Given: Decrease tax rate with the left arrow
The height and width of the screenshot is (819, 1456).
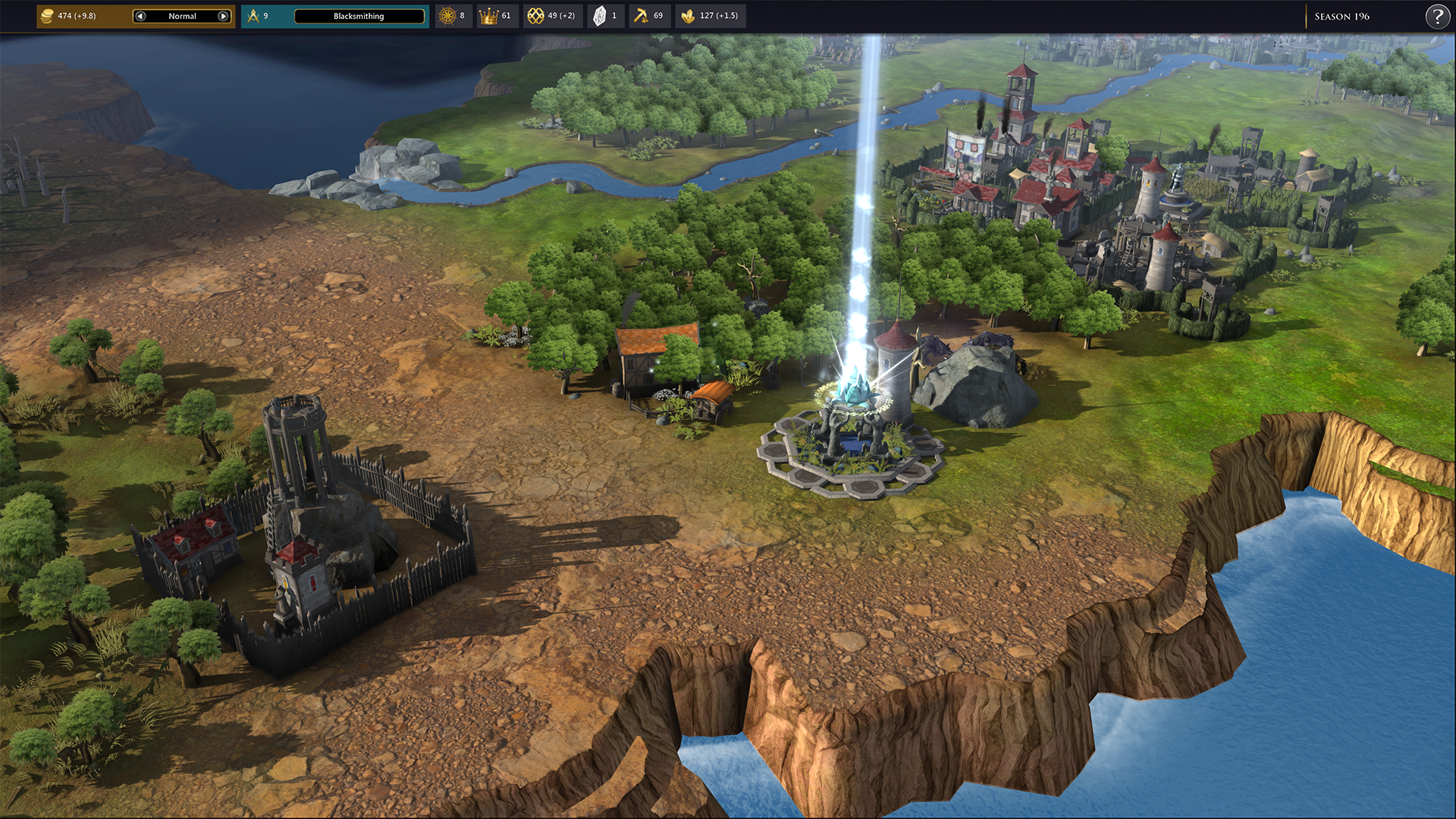Looking at the screenshot, I should click(x=140, y=16).
